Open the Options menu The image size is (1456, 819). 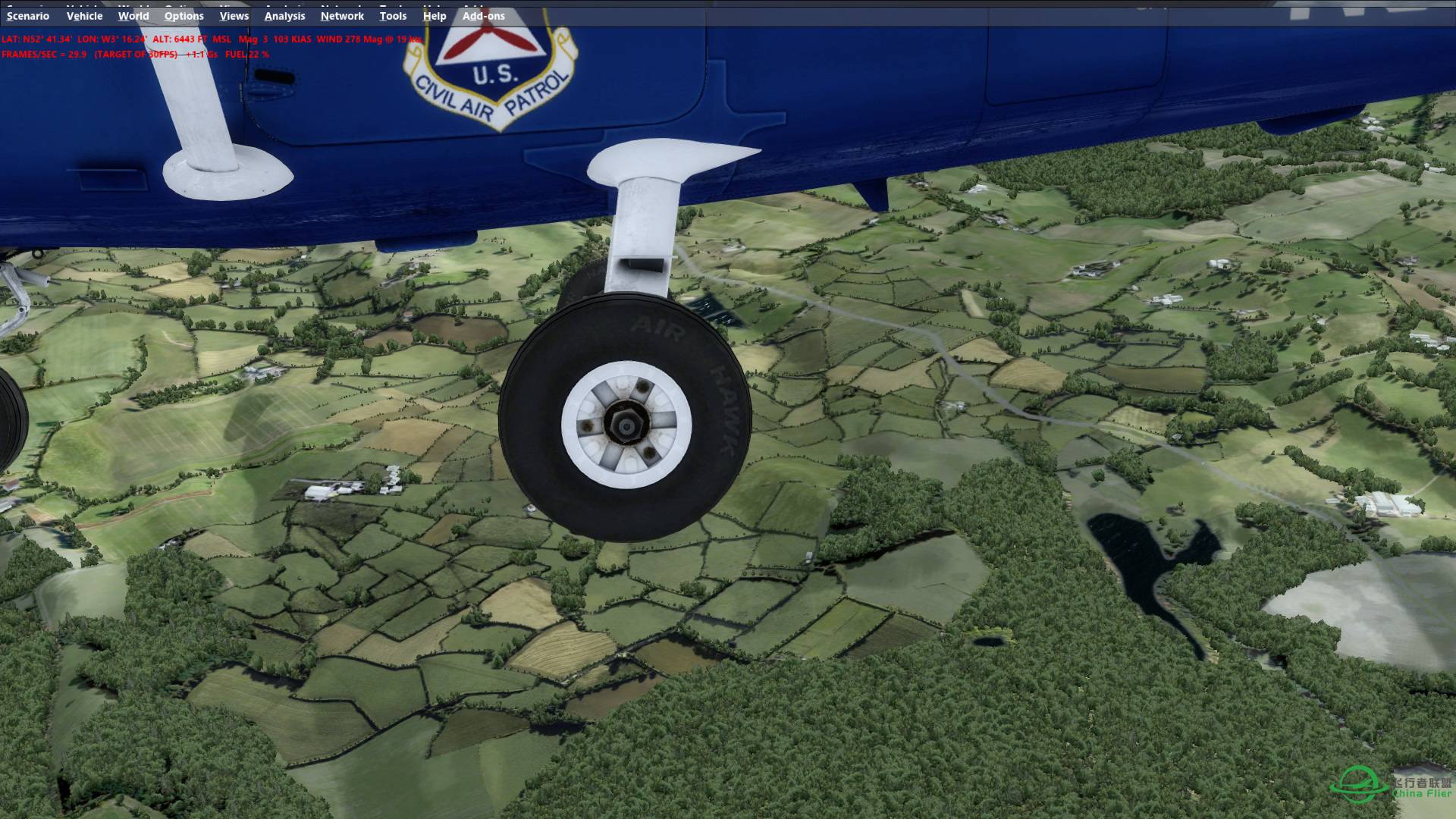click(x=184, y=15)
